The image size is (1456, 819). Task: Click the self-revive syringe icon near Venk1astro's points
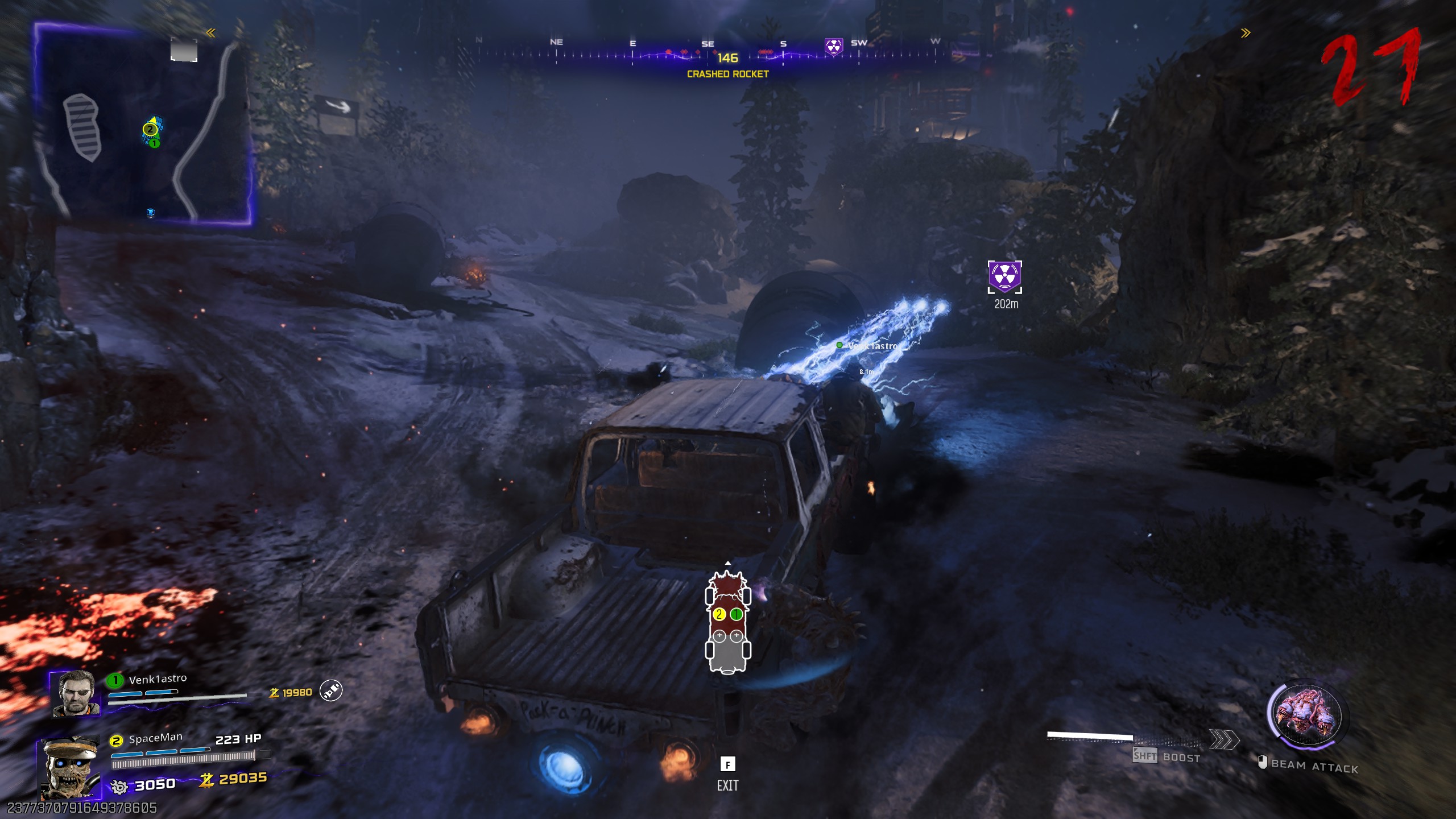(330, 690)
